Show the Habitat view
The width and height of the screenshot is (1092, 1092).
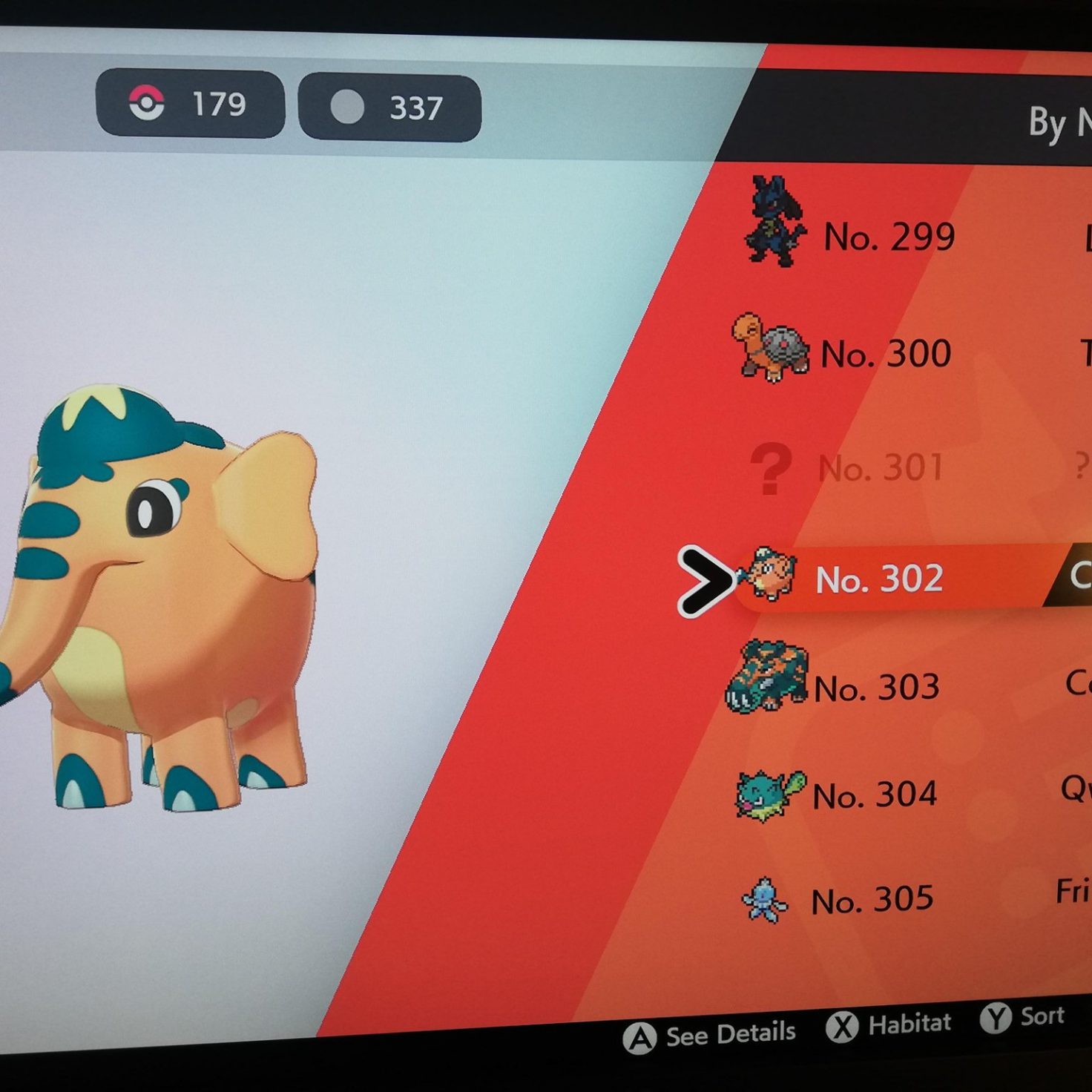pyautogui.click(x=889, y=1026)
